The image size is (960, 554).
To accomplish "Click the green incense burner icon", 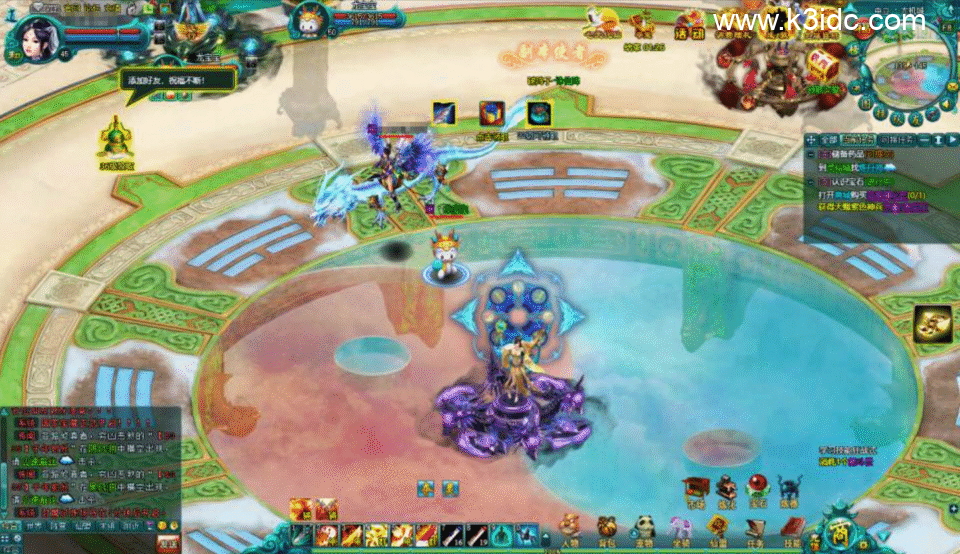I will coord(116,140).
